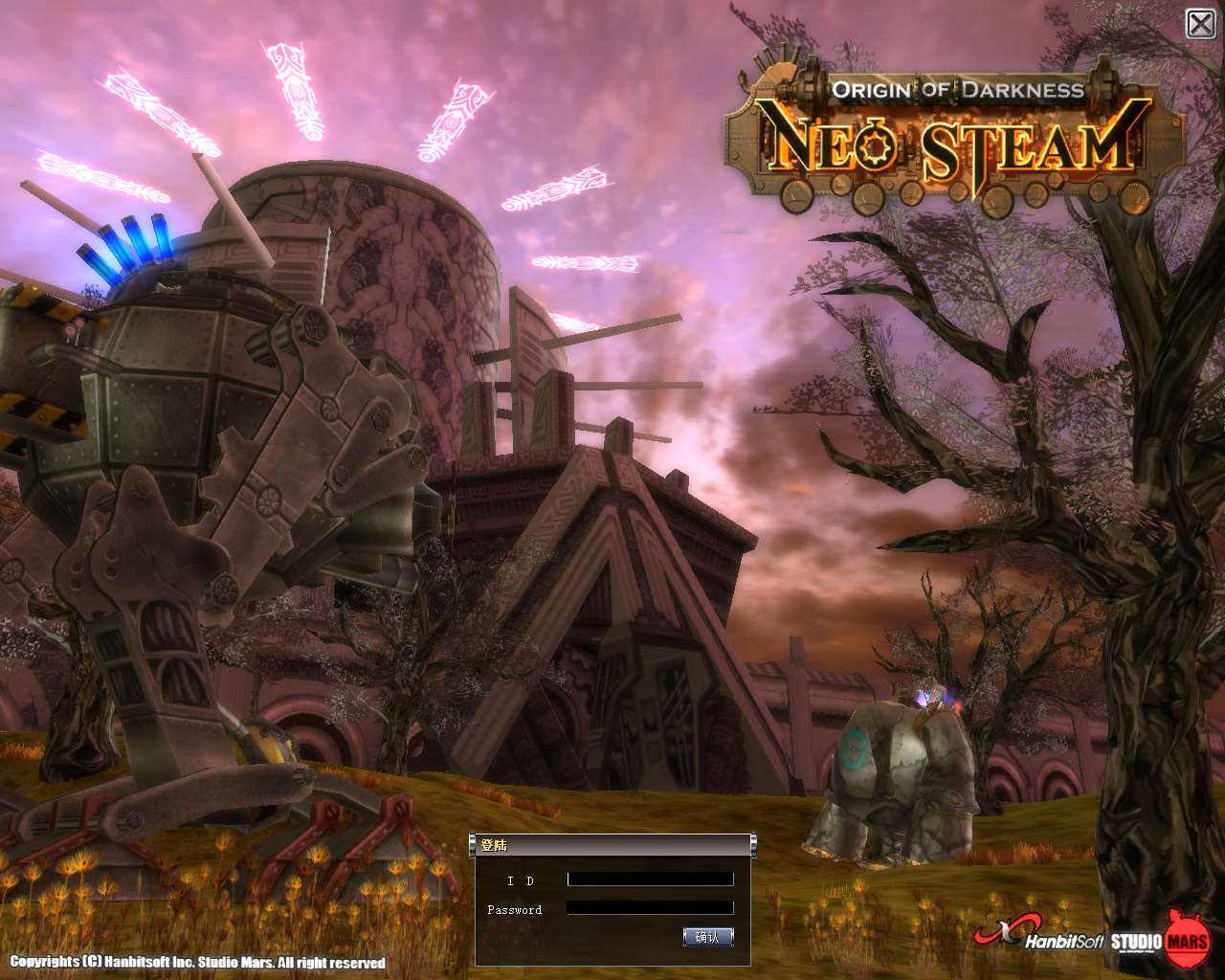The height and width of the screenshot is (980, 1225).
Task: Select the Password label in the login panel
Action: click(514, 909)
